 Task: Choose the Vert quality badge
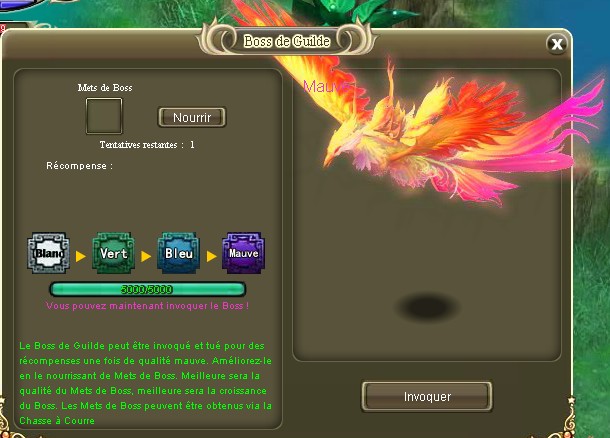click(x=113, y=254)
